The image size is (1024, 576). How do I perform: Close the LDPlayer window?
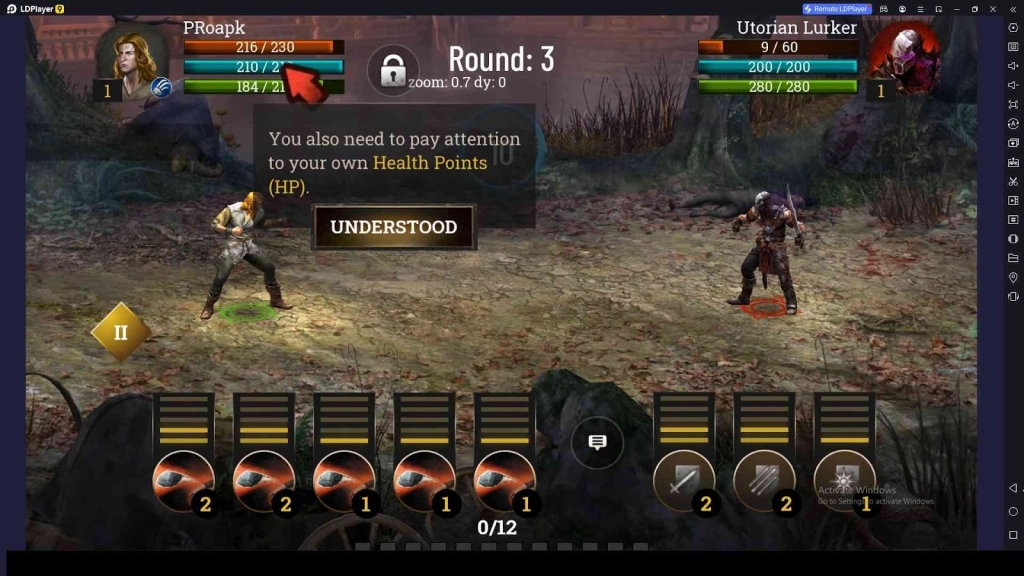tap(994, 9)
